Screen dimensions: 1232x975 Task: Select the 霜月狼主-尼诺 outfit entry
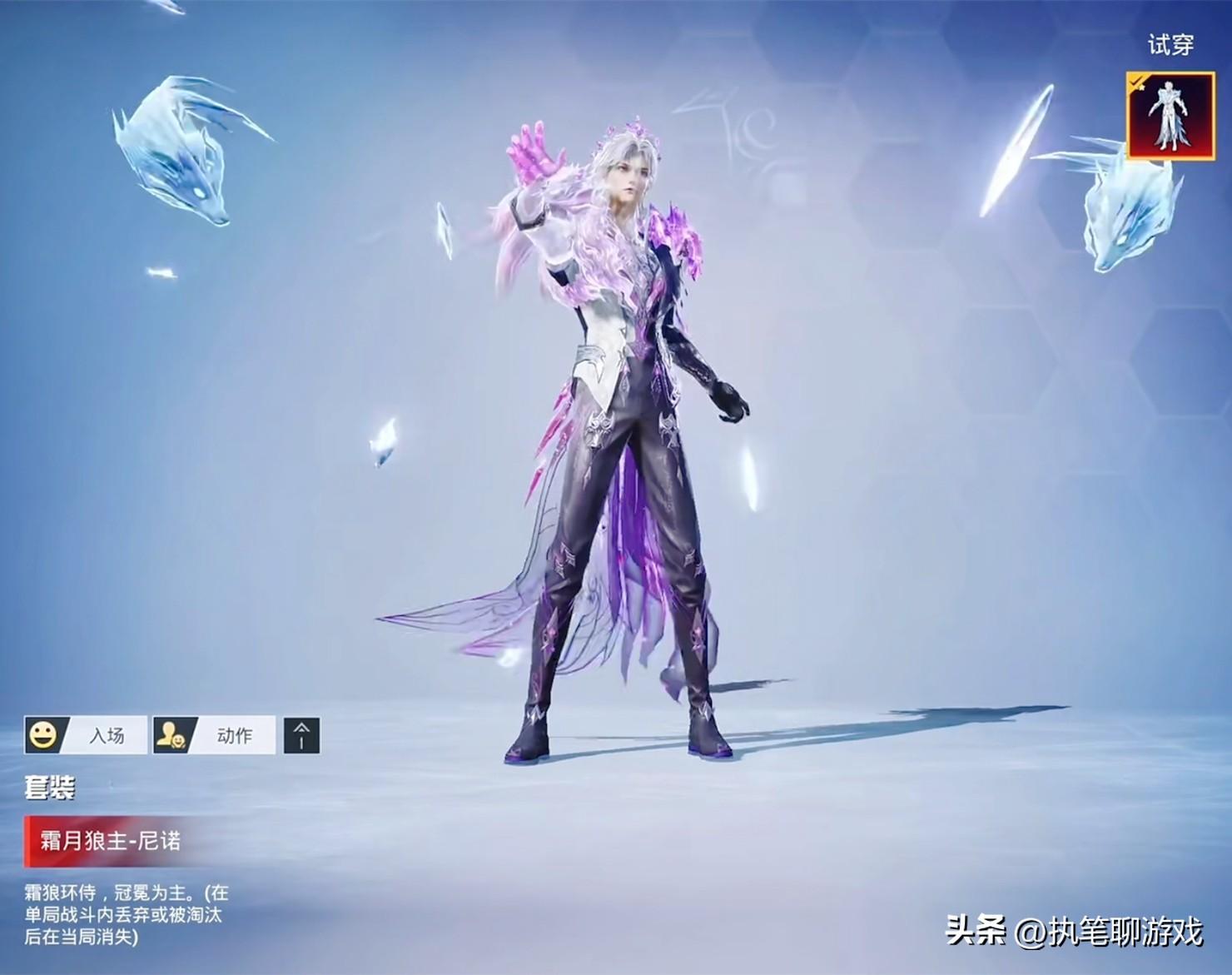pyautogui.click(x=112, y=840)
